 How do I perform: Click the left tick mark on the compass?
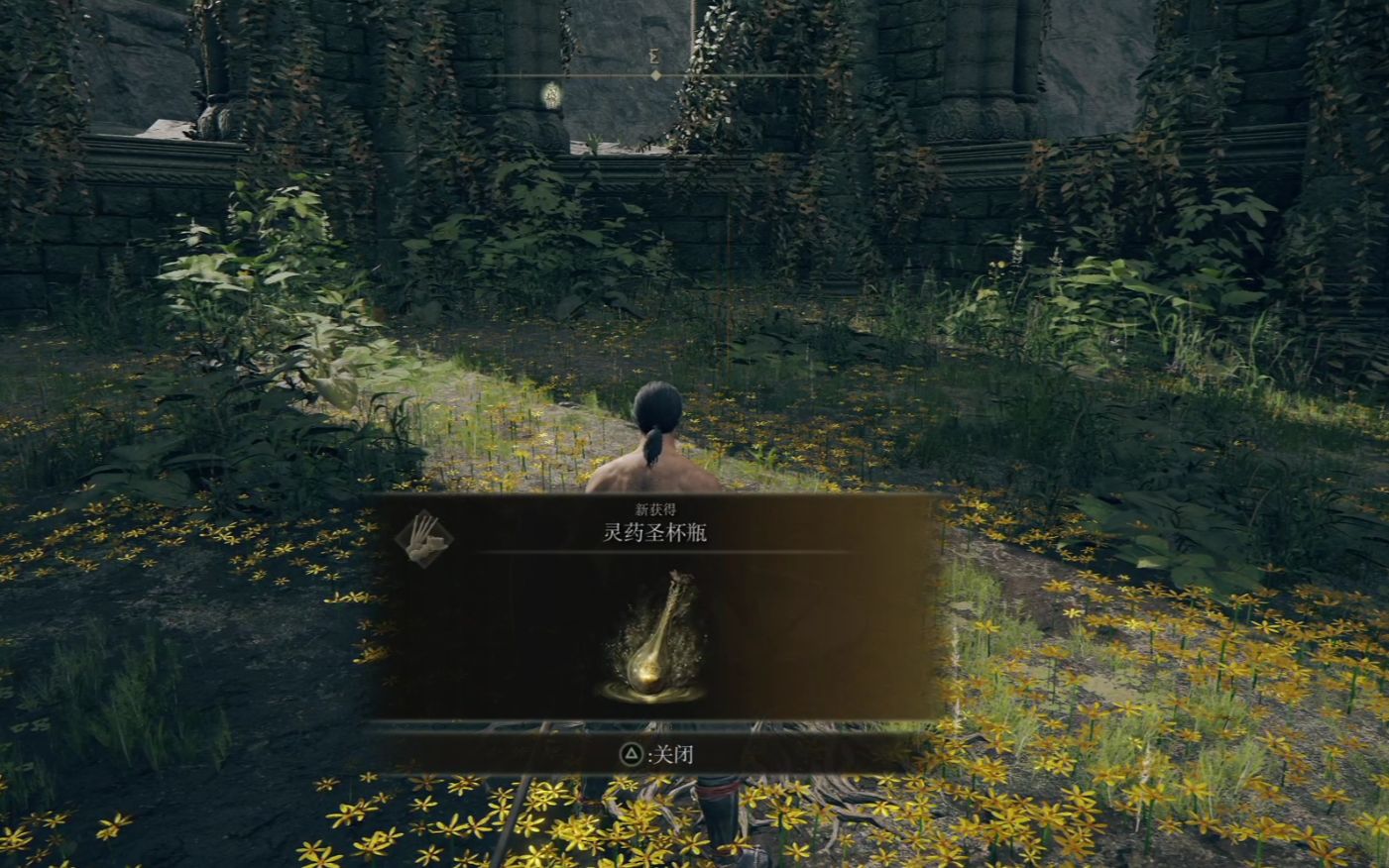pos(521,74)
